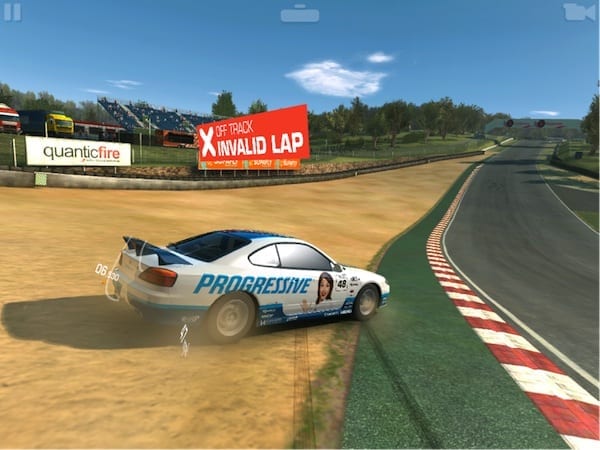Switch the view using the camera icon

pos(578,12)
